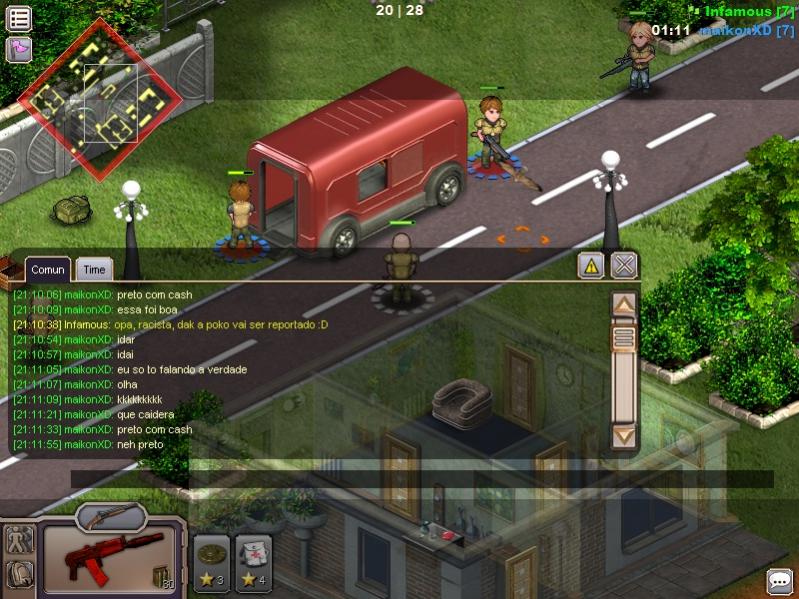Image resolution: width=799 pixels, height=599 pixels.
Task: Click the yellow warning report button
Action: (591, 266)
